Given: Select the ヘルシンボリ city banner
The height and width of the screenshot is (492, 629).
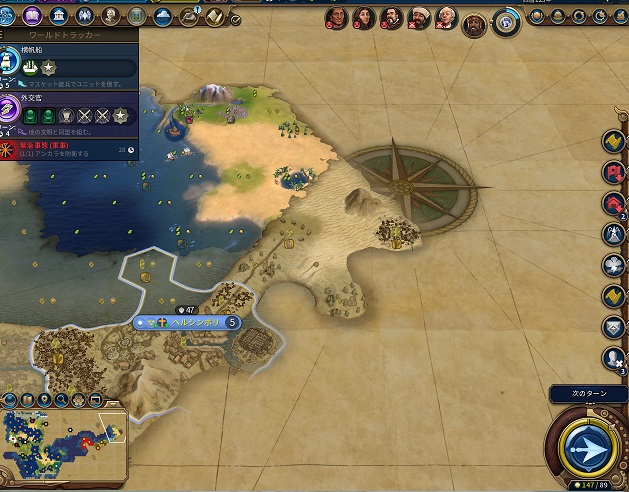Looking at the screenshot, I should [187, 323].
